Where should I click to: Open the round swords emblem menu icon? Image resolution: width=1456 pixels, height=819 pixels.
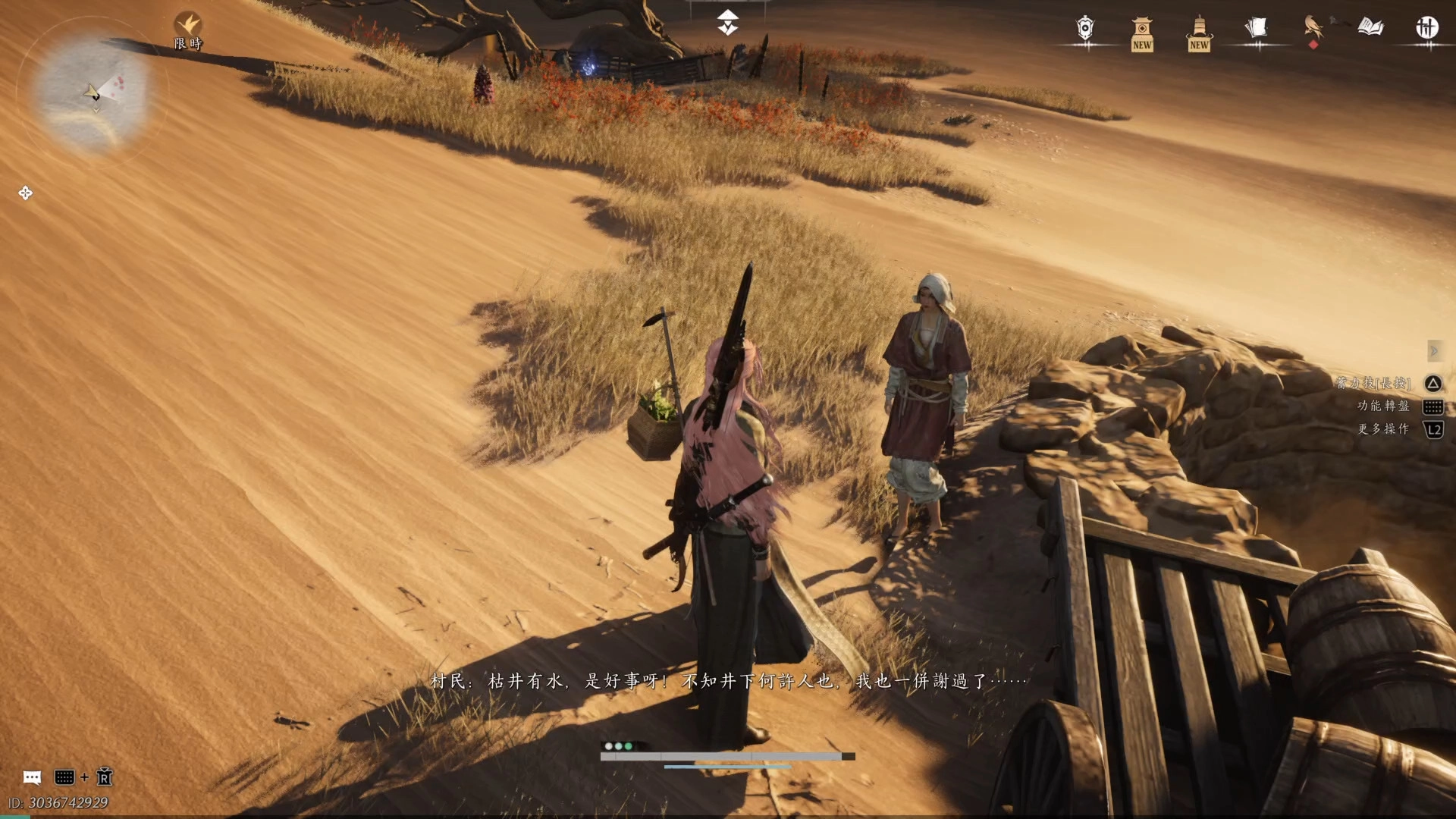[x=1426, y=28]
